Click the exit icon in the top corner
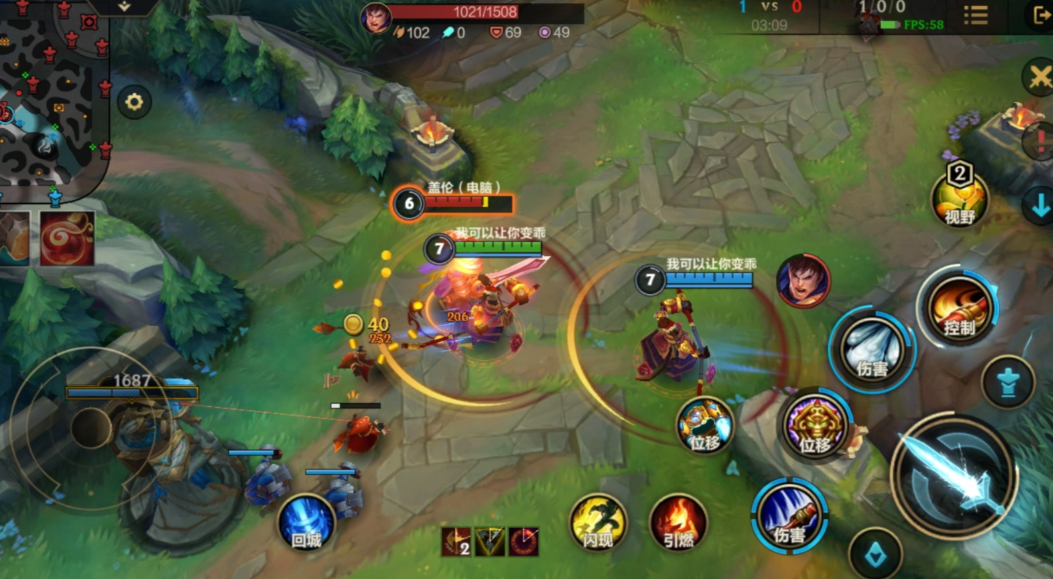The width and height of the screenshot is (1053, 579). (1039, 15)
